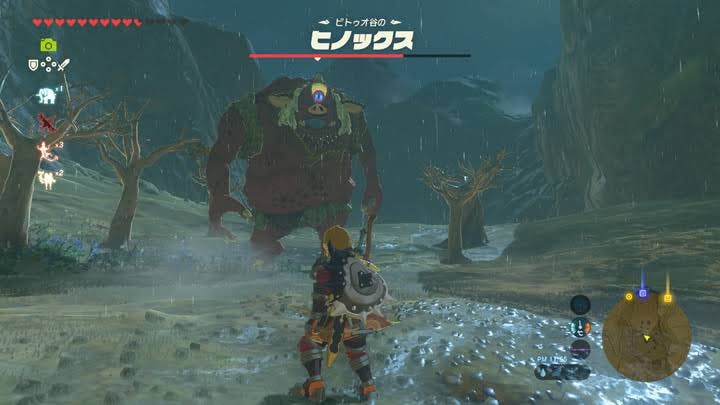Click the sword weapon icon
This screenshot has width=720, height=405.
[63, 65]
